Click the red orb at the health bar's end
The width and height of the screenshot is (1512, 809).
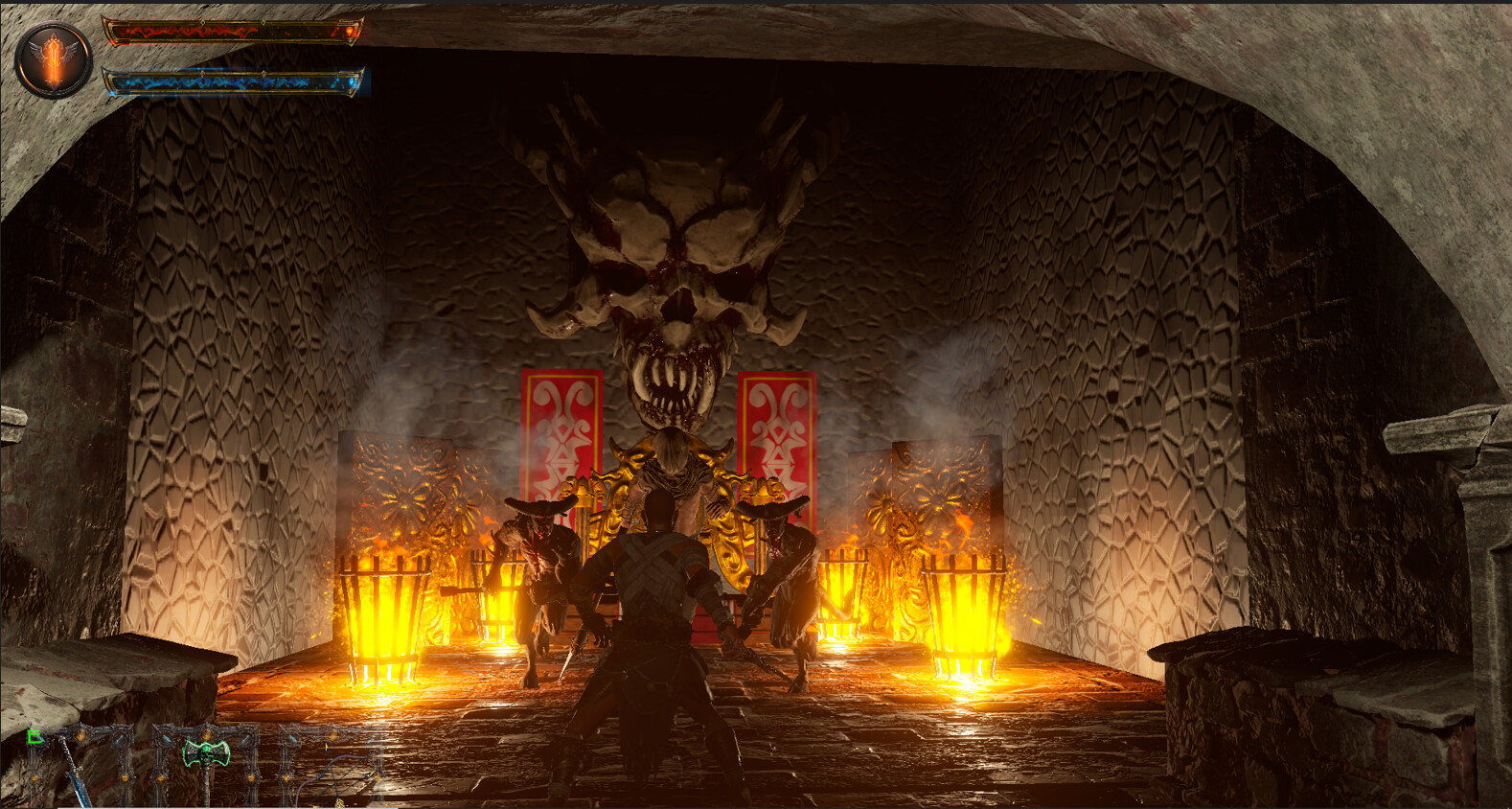351,31
